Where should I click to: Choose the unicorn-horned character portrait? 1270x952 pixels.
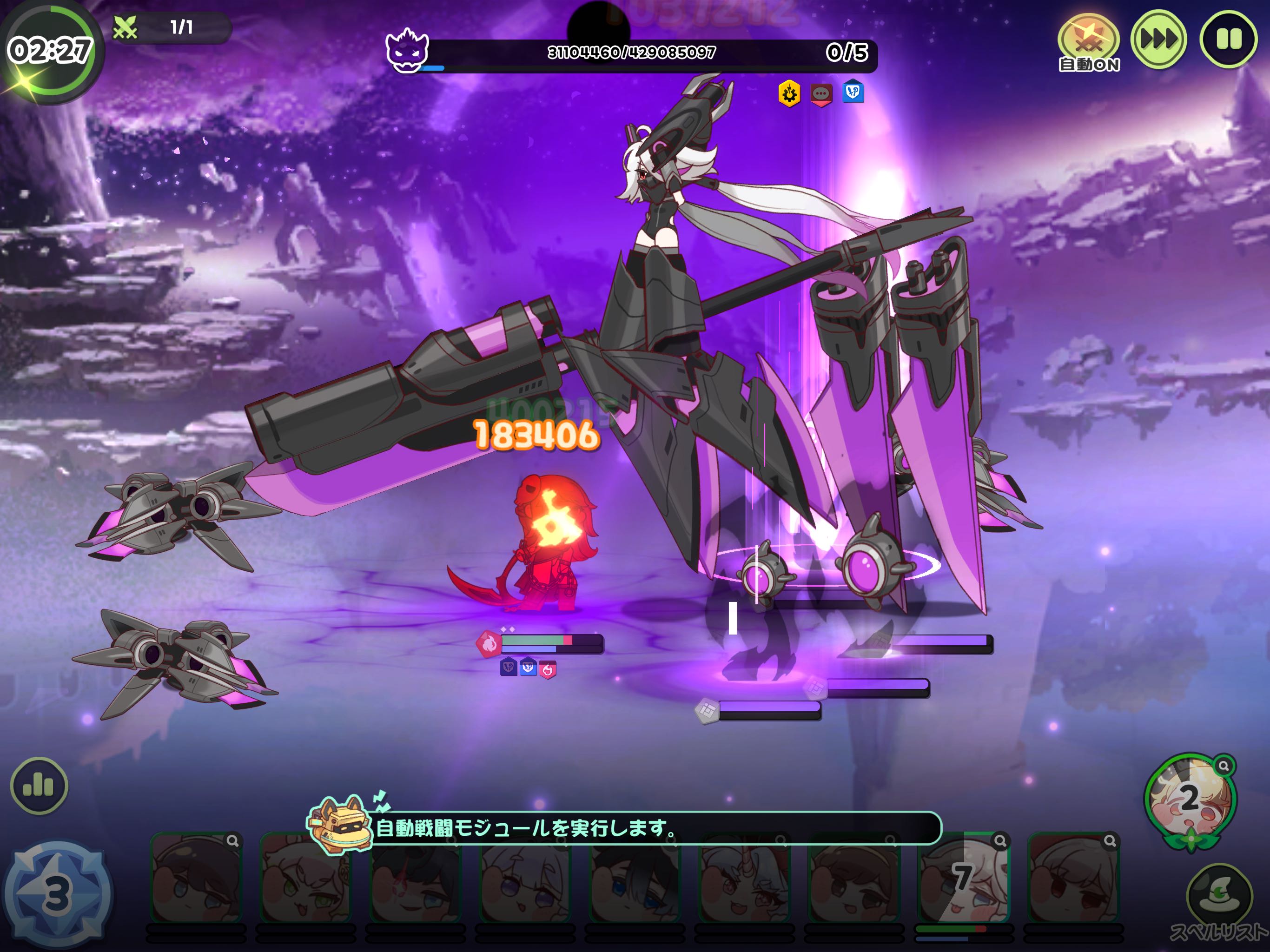click(744, 879)
